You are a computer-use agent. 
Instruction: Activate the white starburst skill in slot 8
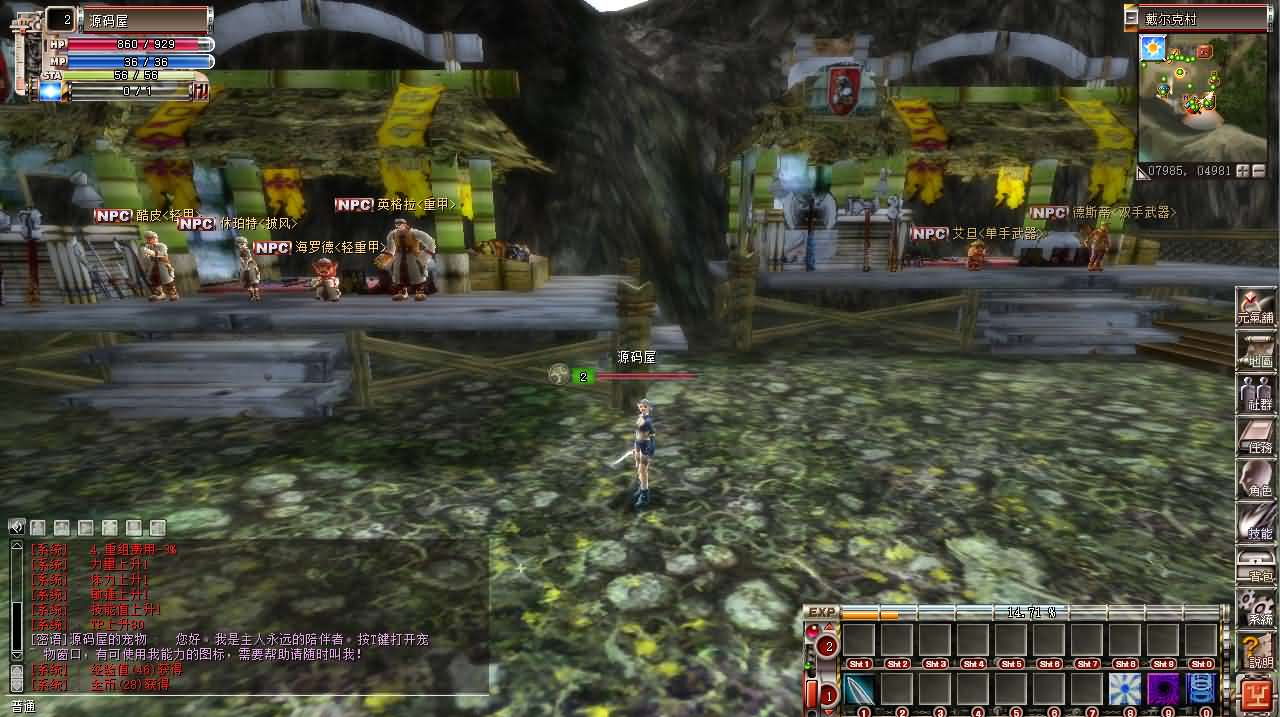pyautogui.click(x=1125, y=689)
